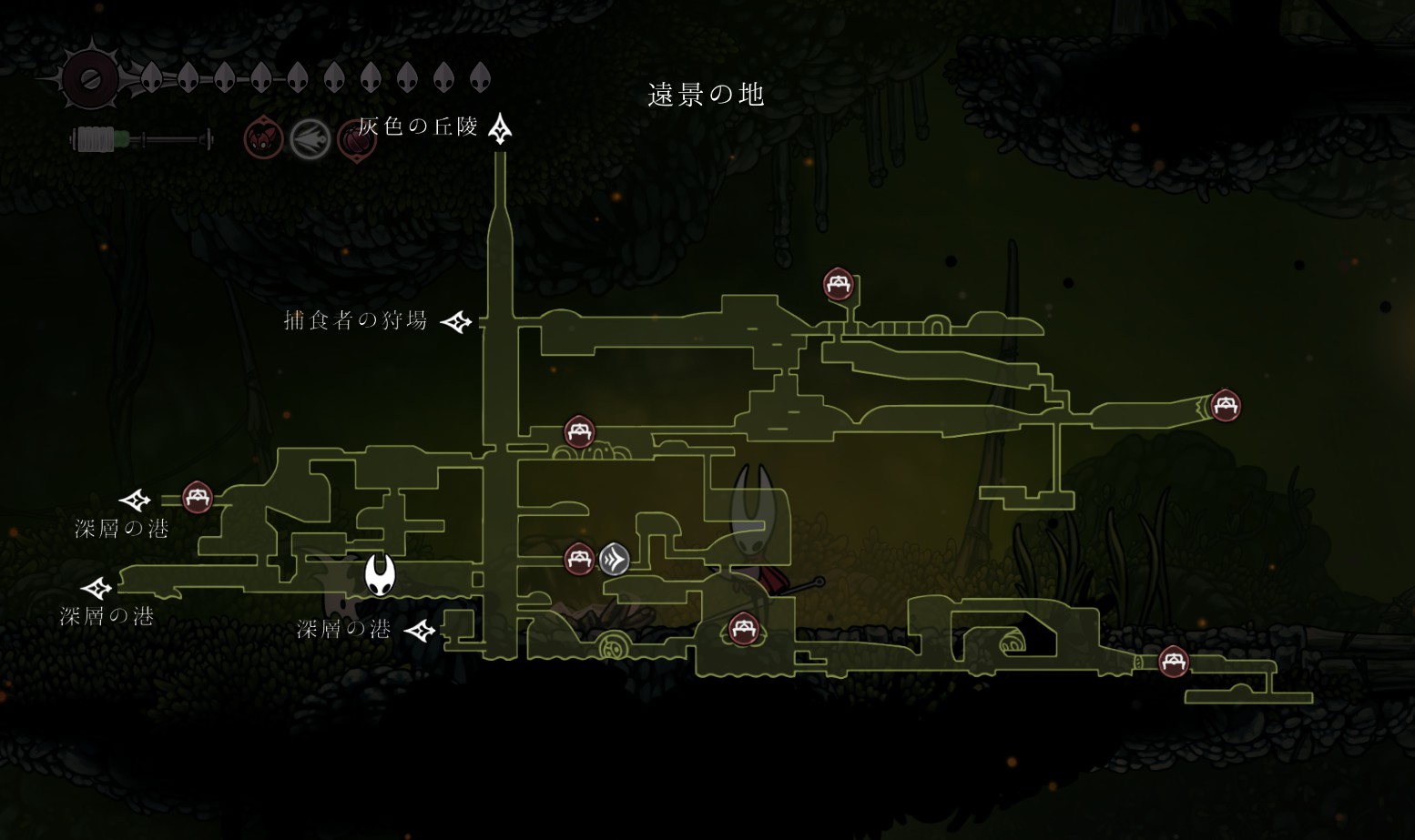Screen dimensions: 1415x840
Task: Select the grey chevron marker beside the bench
Action: click(x=615, y=559)
